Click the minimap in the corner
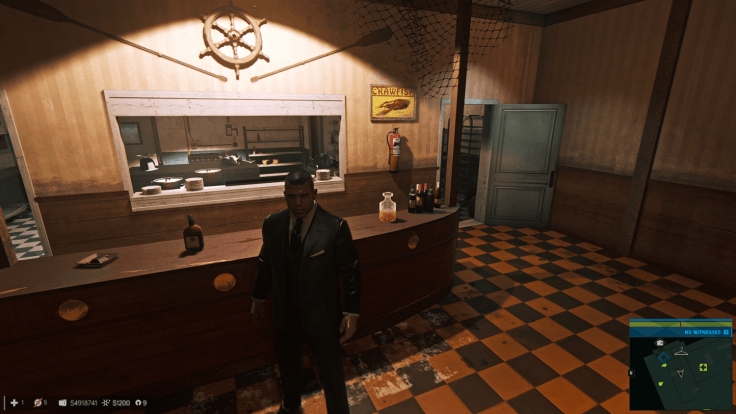 (680, 364)
